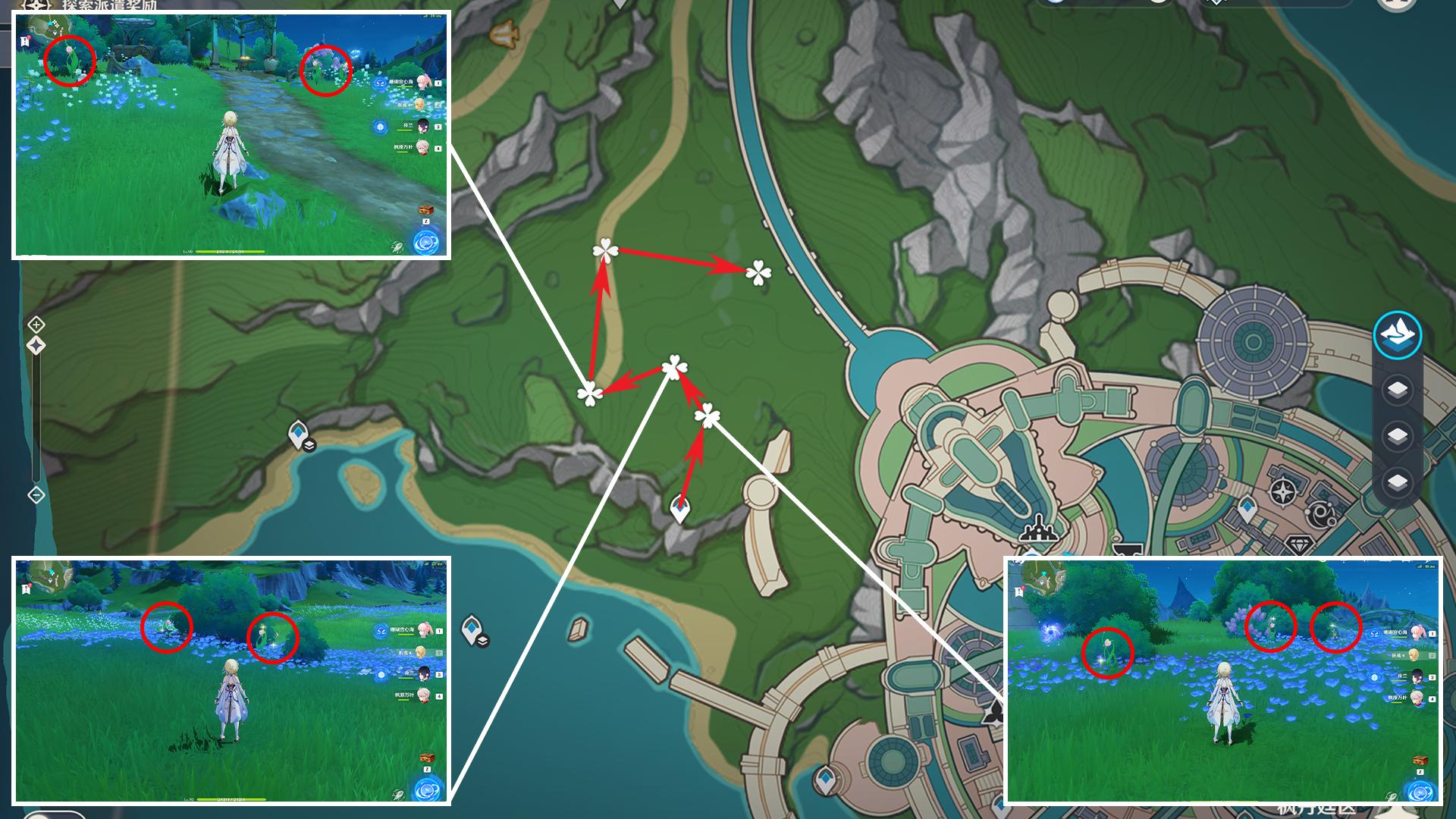Select the highlighted mountain surface layer button

tap(1398, 335)
